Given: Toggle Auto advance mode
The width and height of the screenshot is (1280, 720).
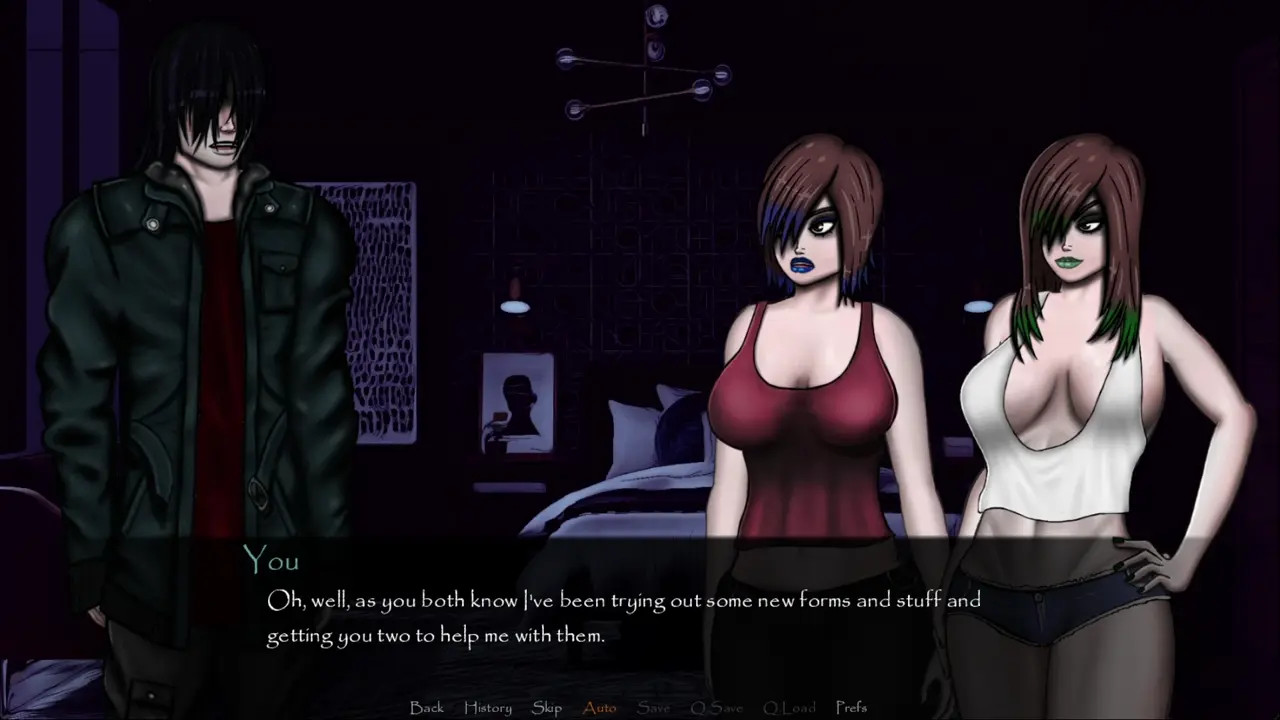Looking at the screenshot, I should [x=600, y=707].
